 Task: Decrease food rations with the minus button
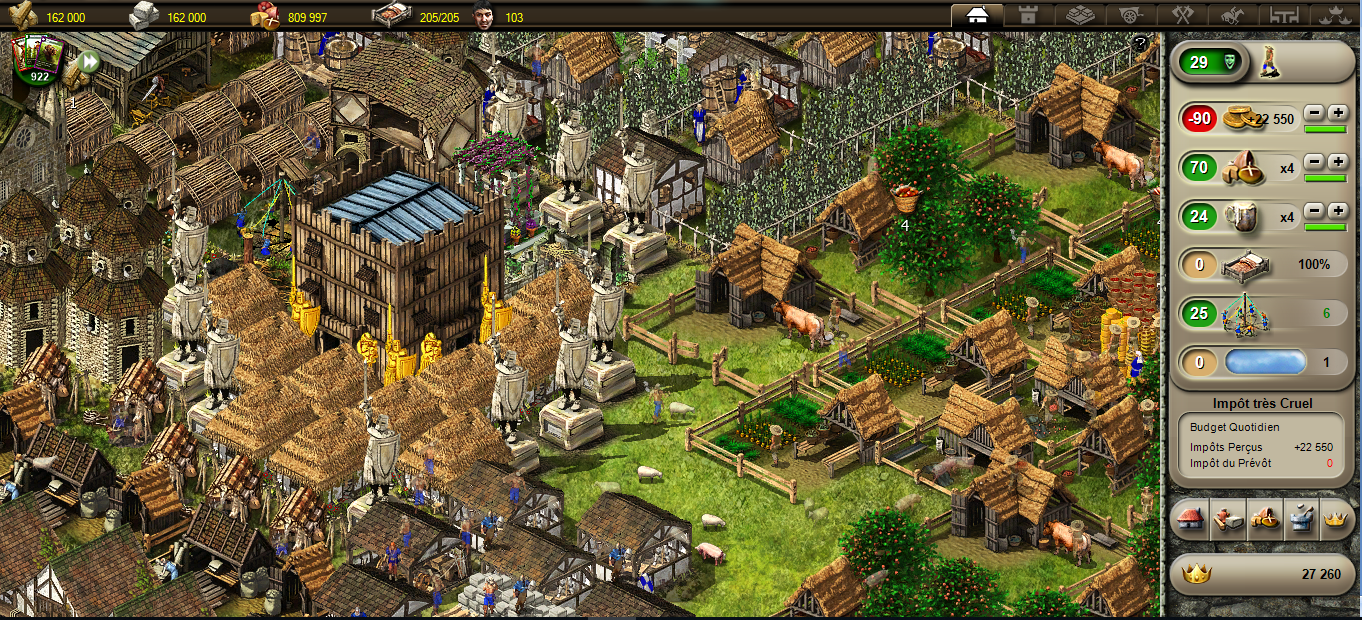tap(1314, 162)
